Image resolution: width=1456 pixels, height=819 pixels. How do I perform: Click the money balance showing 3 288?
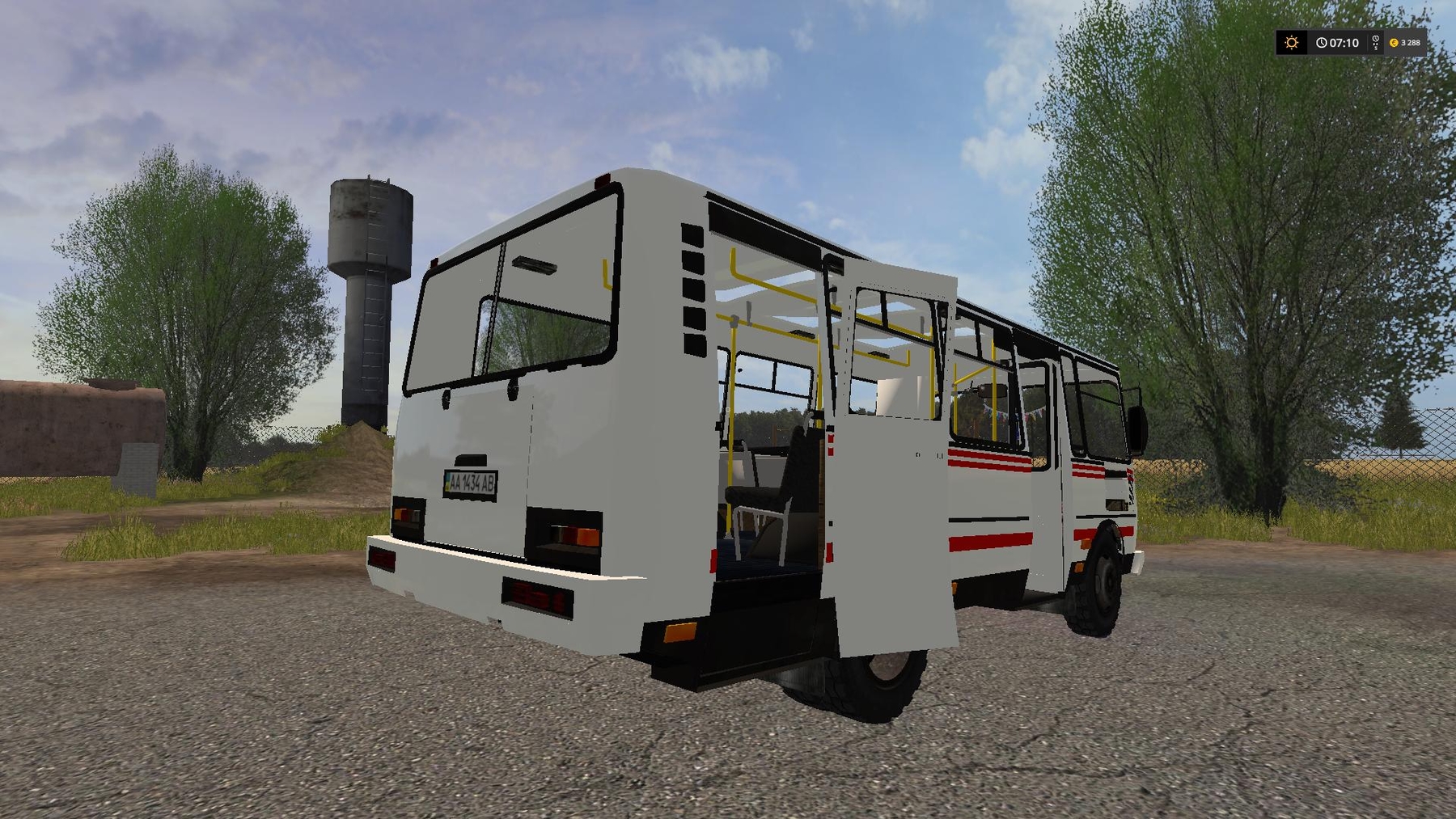(1409, 43)
